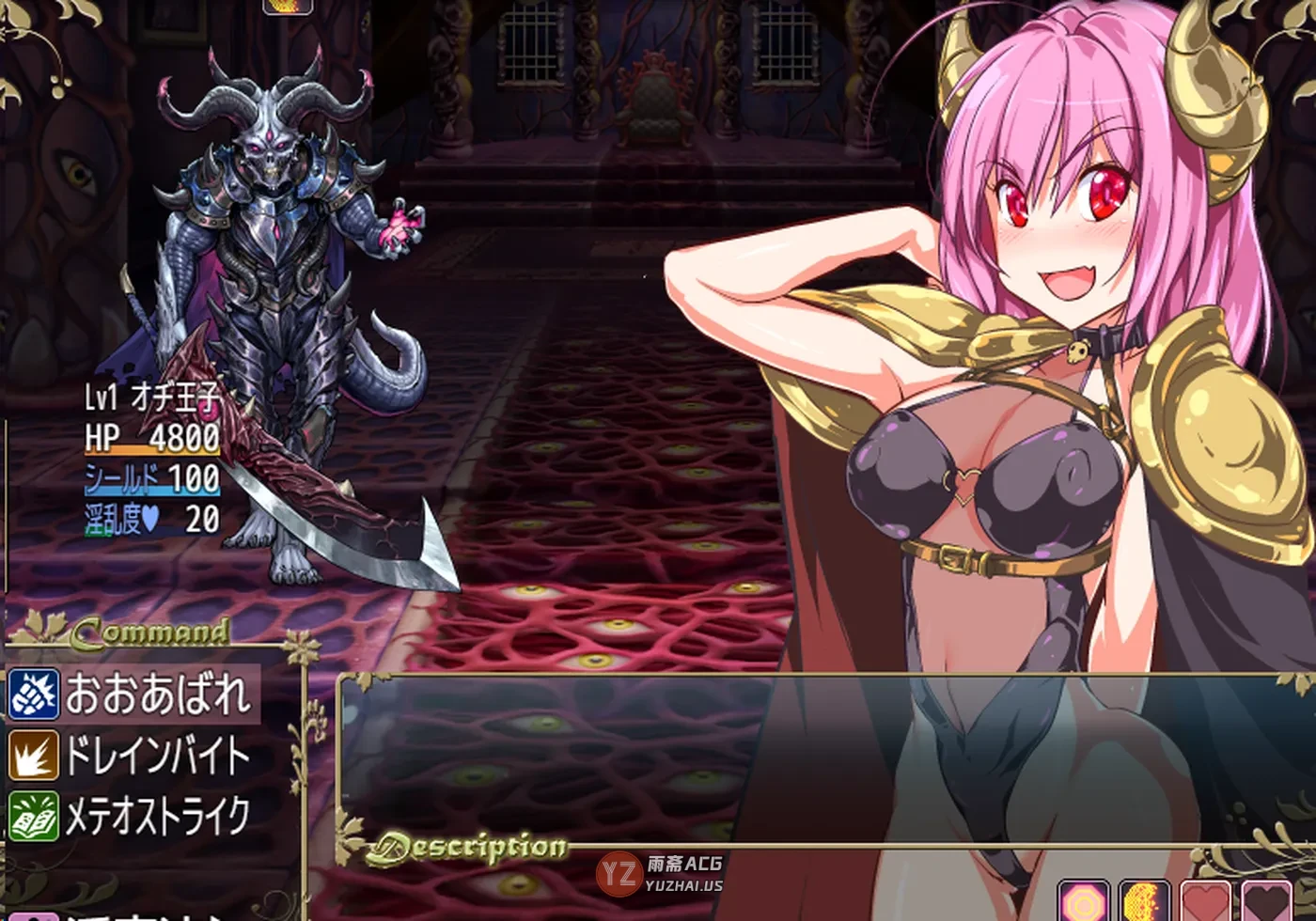
Task: Click the dark heart icon
Action: (1266, 902)
